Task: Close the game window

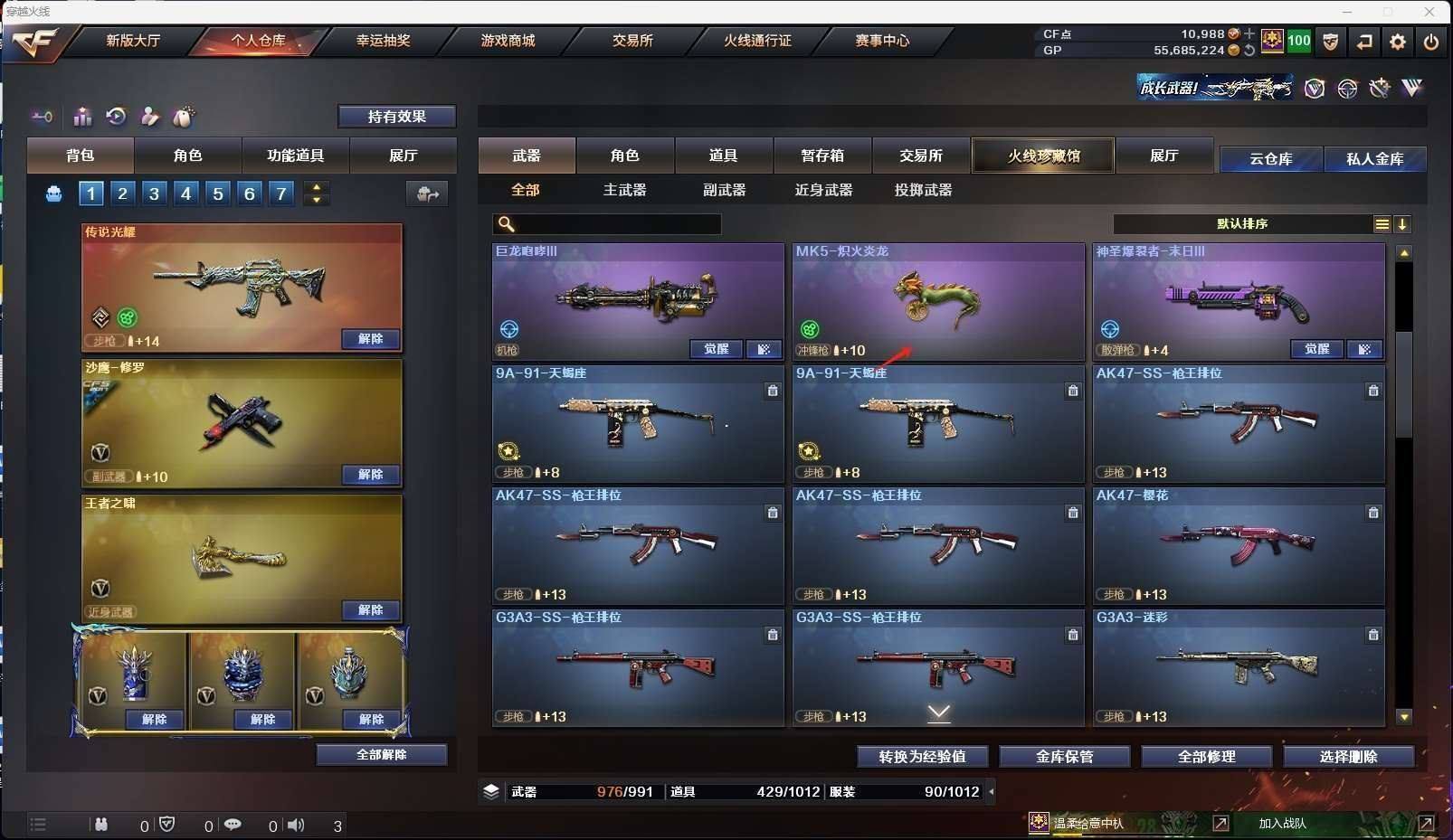Action: (1429, 12)
